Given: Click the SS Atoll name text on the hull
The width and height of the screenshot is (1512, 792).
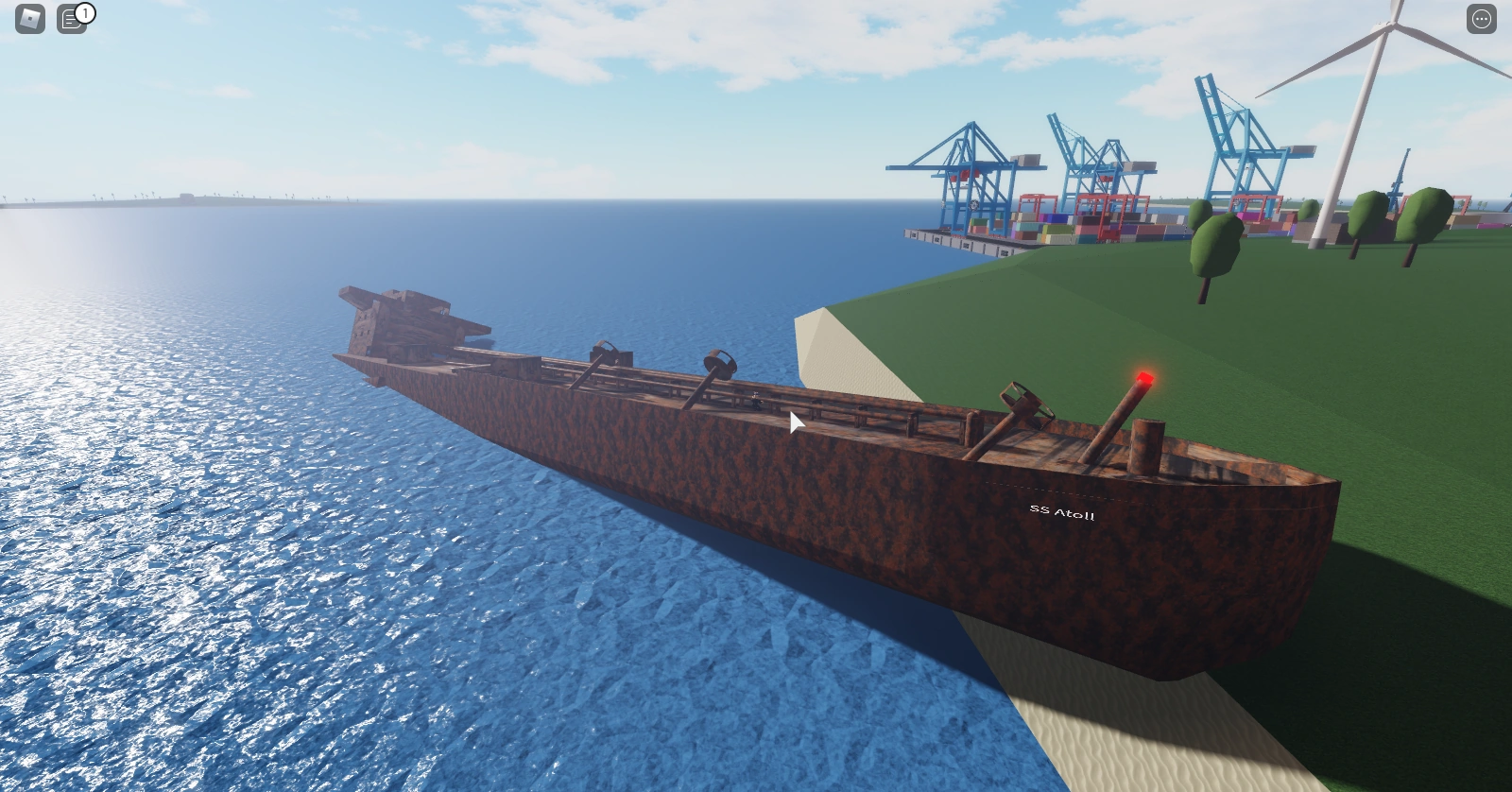Looking at the screenshot, I should pyautogui.click(x=1063, y=510).
